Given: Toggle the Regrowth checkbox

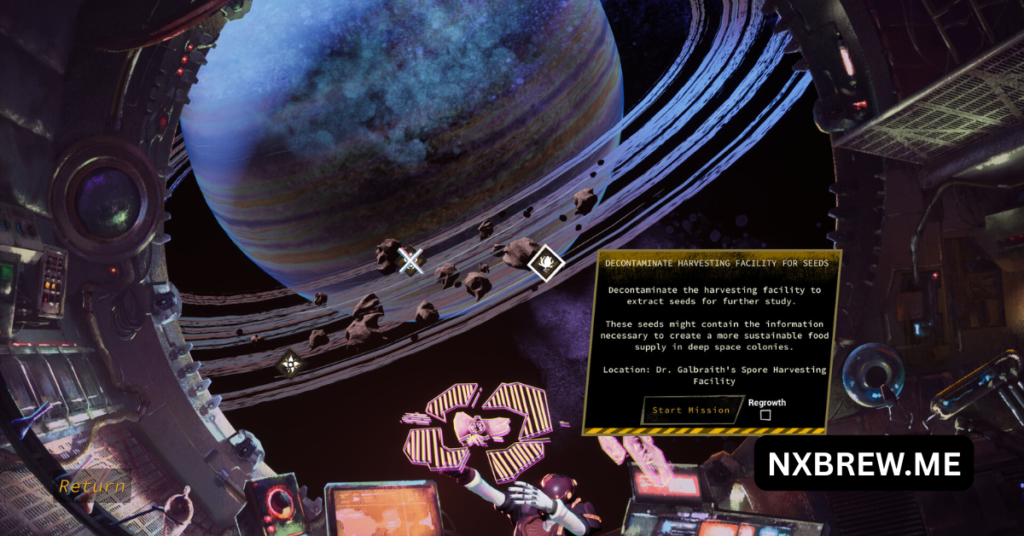Looking at the screenshot, I should [x=766, y=415].
